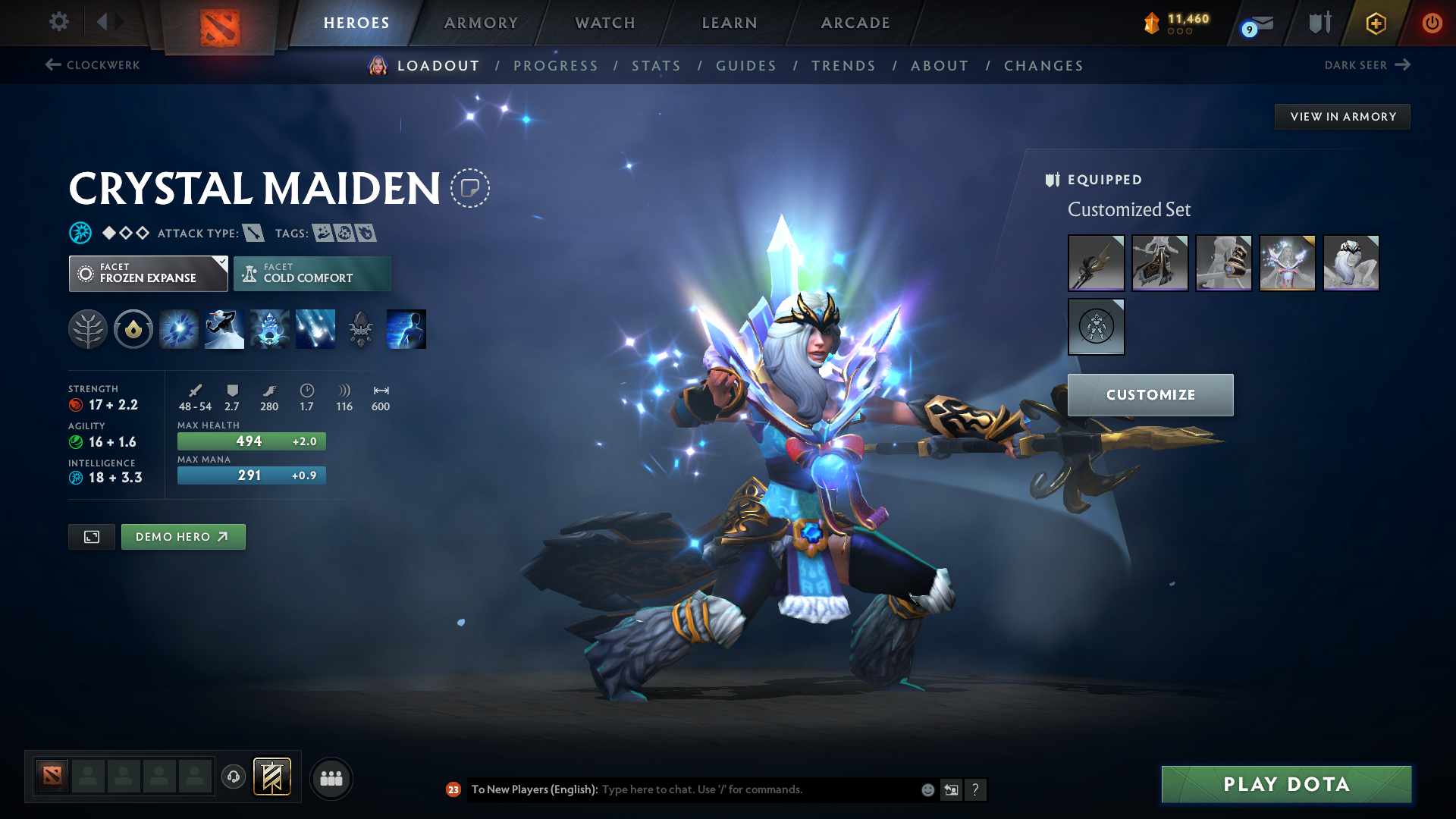Image resolution: width=1456 pixels, height=819 pixels.
Task: Open the GUIDES tab
Action: click(746, 66)
